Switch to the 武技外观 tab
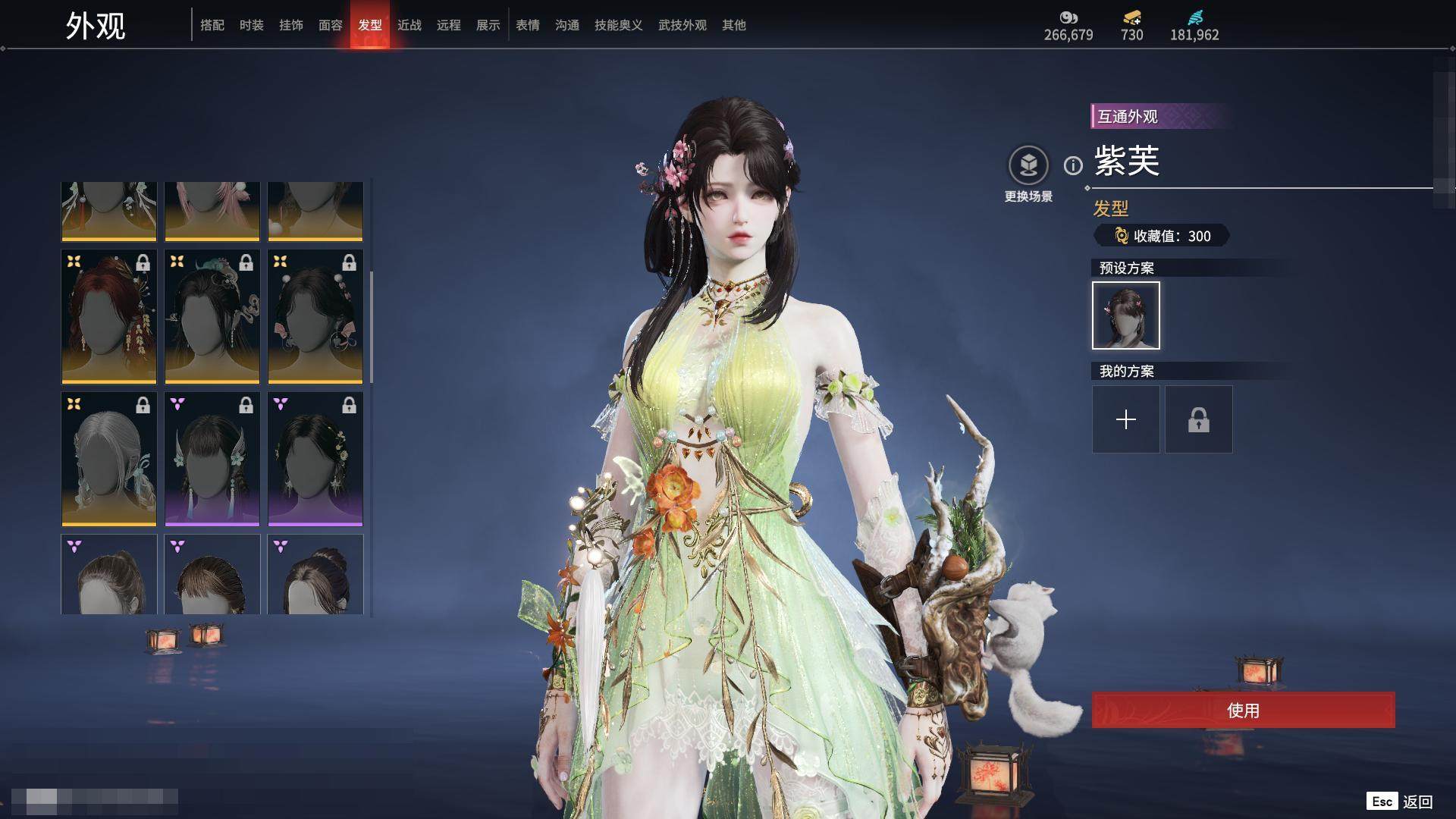The image size is (1456, 819). tap(682, 25)
